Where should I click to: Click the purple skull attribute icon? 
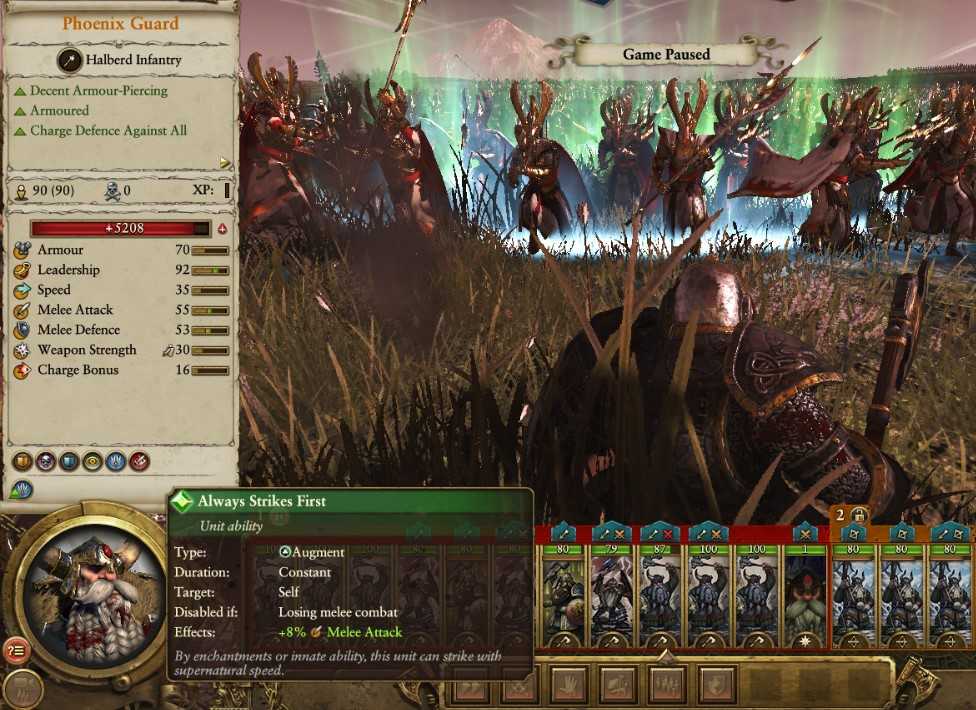pyautogui.click(x=45, y=461)
